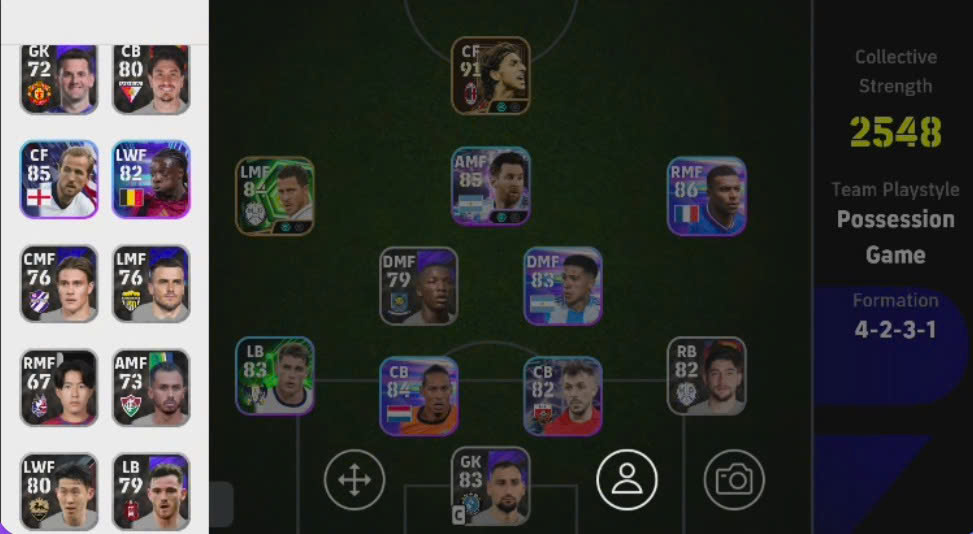Tap the four-arrow move button
The width and height of the screenshot is (973, 534).
coord(354,480)
